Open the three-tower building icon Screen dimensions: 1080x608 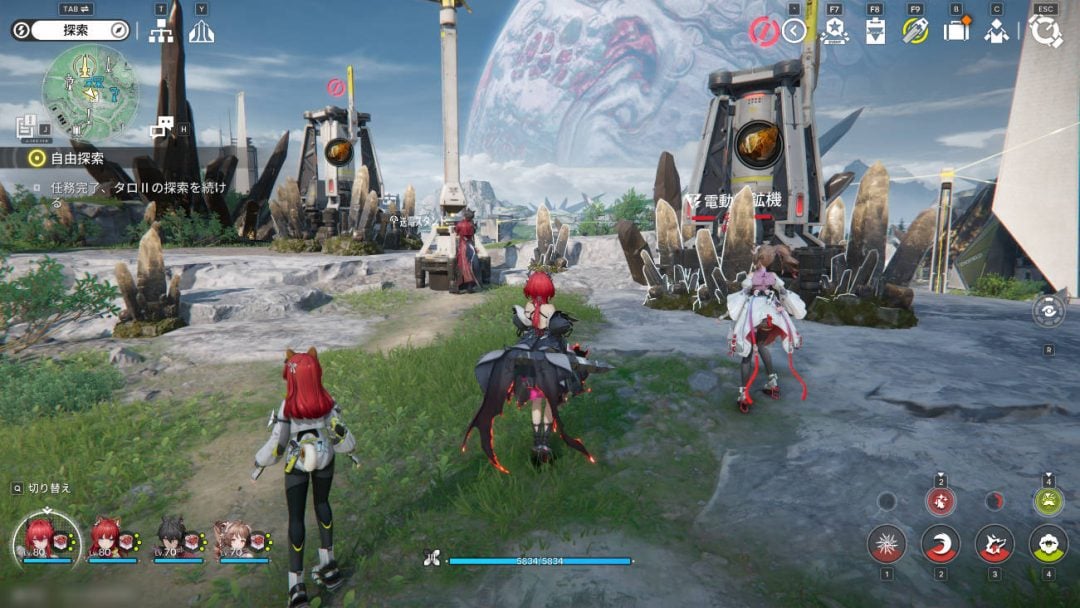[x=202, y=31]
